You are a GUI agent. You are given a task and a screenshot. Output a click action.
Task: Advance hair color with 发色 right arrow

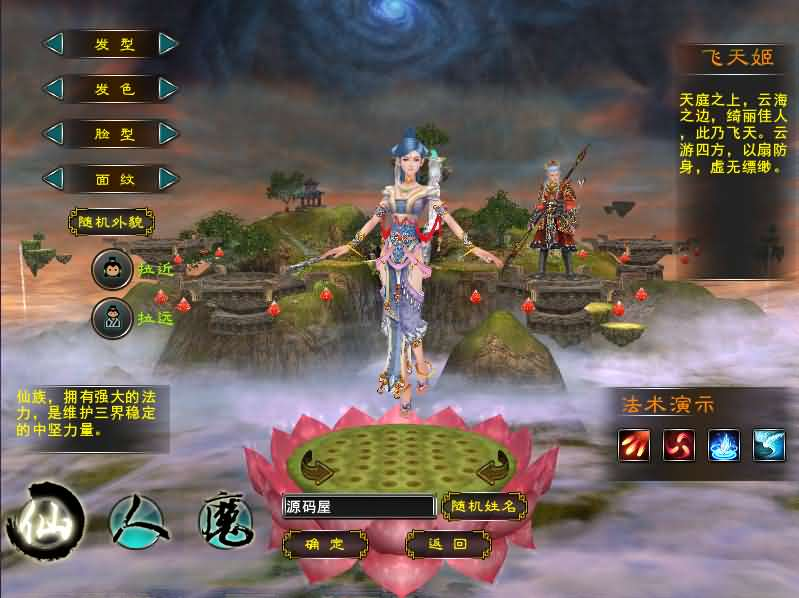(x=168, y=89)
